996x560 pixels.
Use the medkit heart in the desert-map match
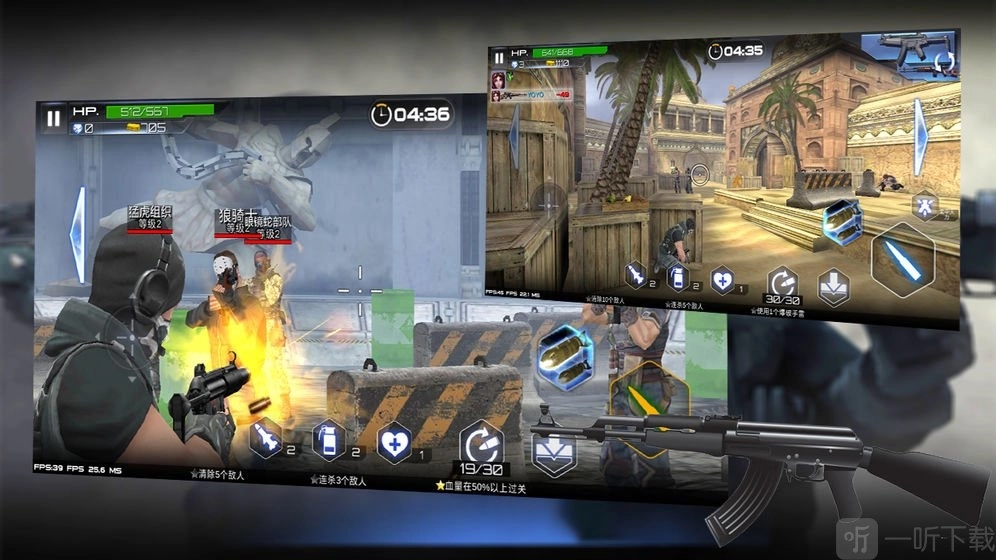(x=722, y=280)
